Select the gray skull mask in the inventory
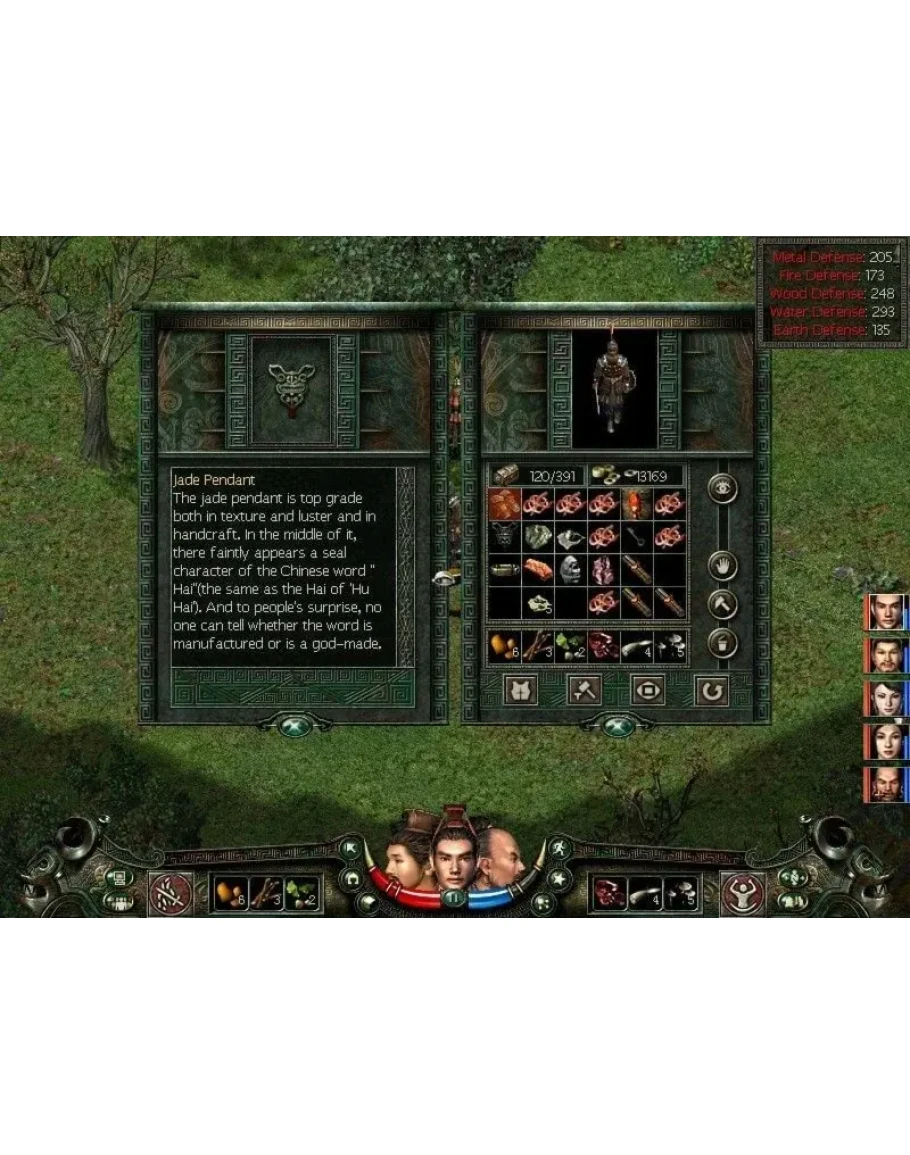 (x=570, y=569)
